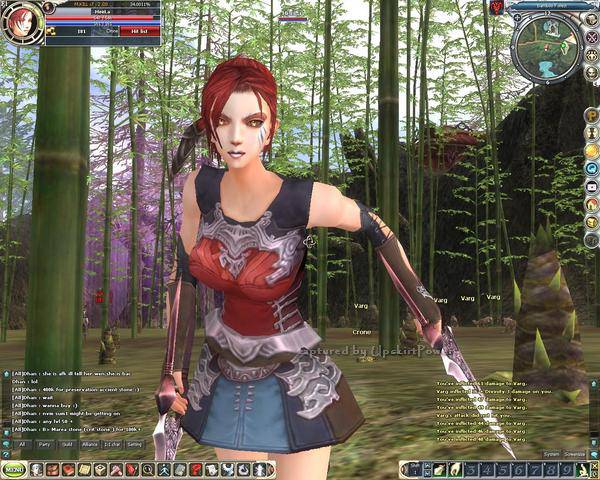
Task: Show the Alliance chat tab
Action: (90, 444)
